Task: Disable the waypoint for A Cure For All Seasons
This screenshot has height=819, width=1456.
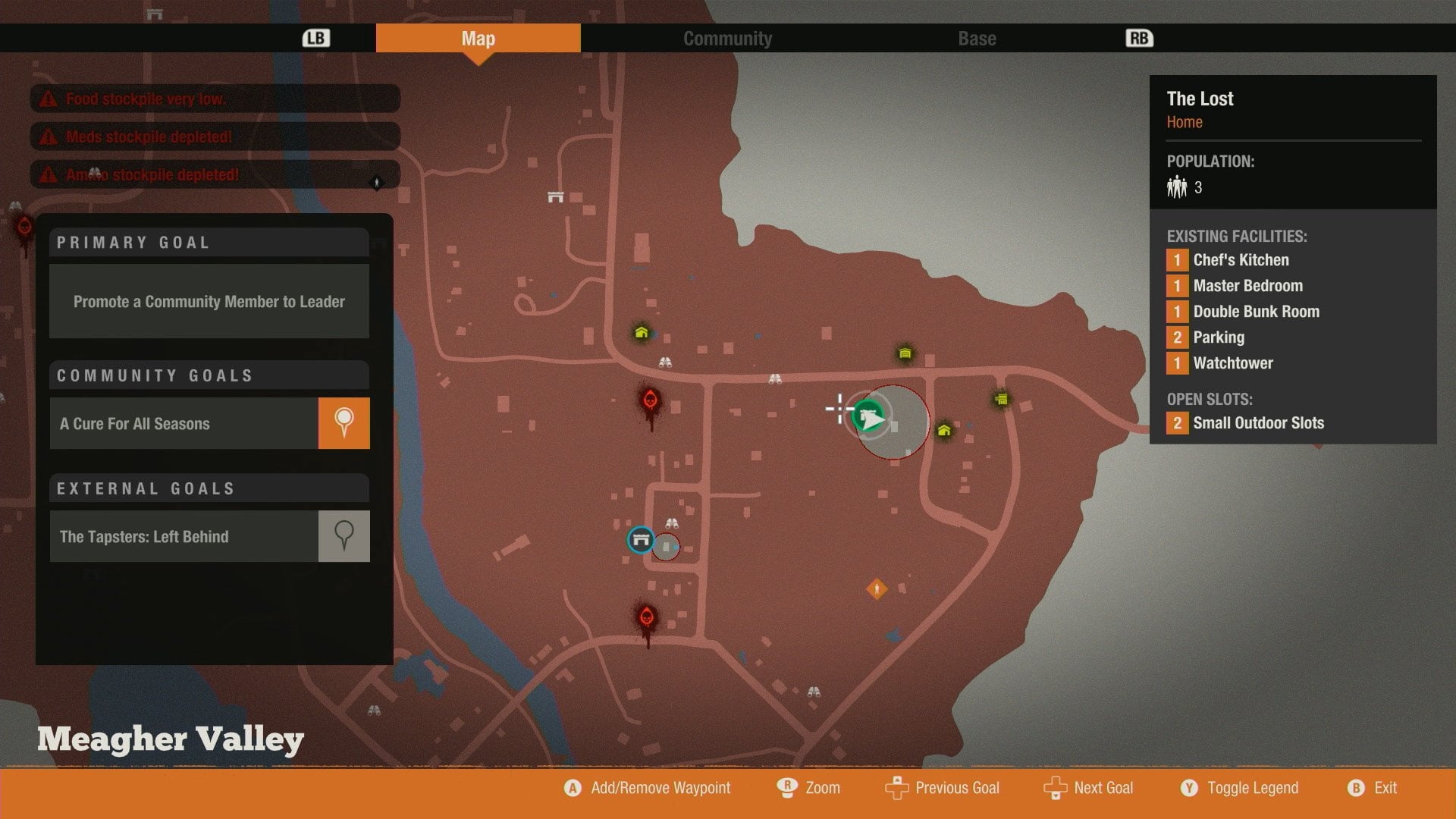Action: point(344,423)
